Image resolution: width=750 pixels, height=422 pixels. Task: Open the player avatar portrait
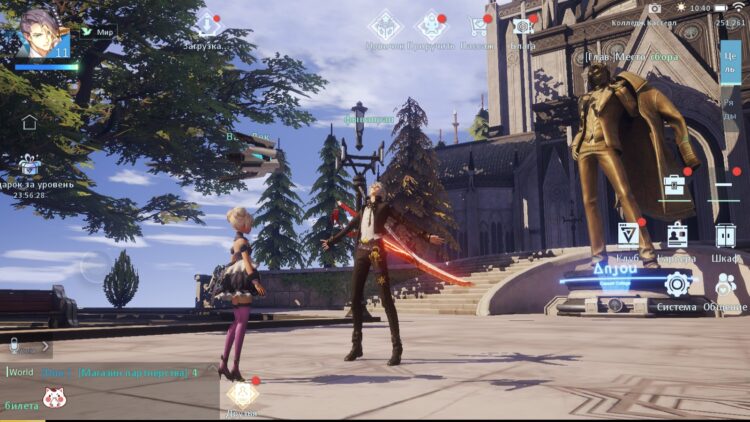[42, 34]
